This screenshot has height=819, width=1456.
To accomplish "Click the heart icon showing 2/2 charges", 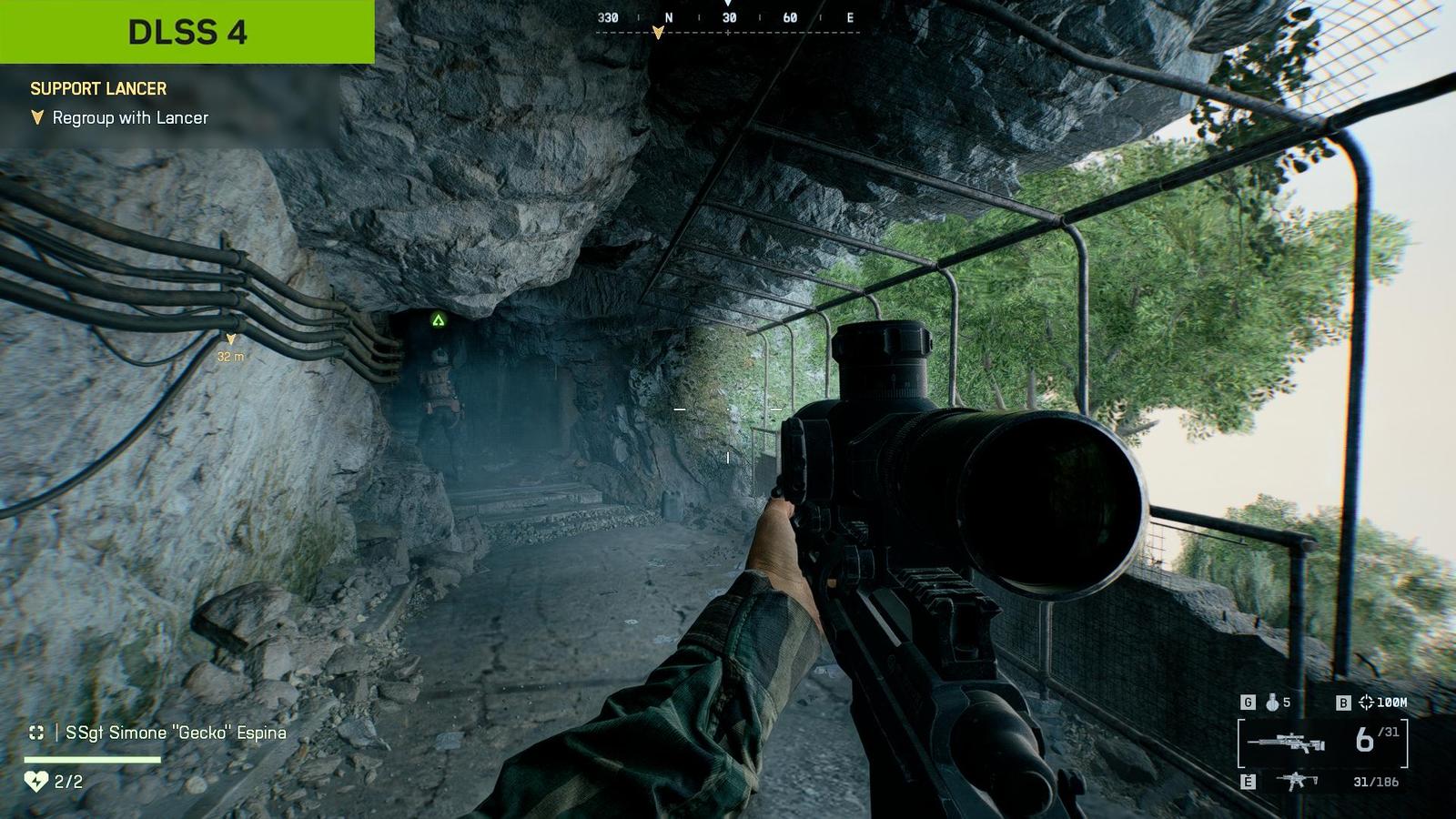I will pyautogui.click(x=38, y=781).
